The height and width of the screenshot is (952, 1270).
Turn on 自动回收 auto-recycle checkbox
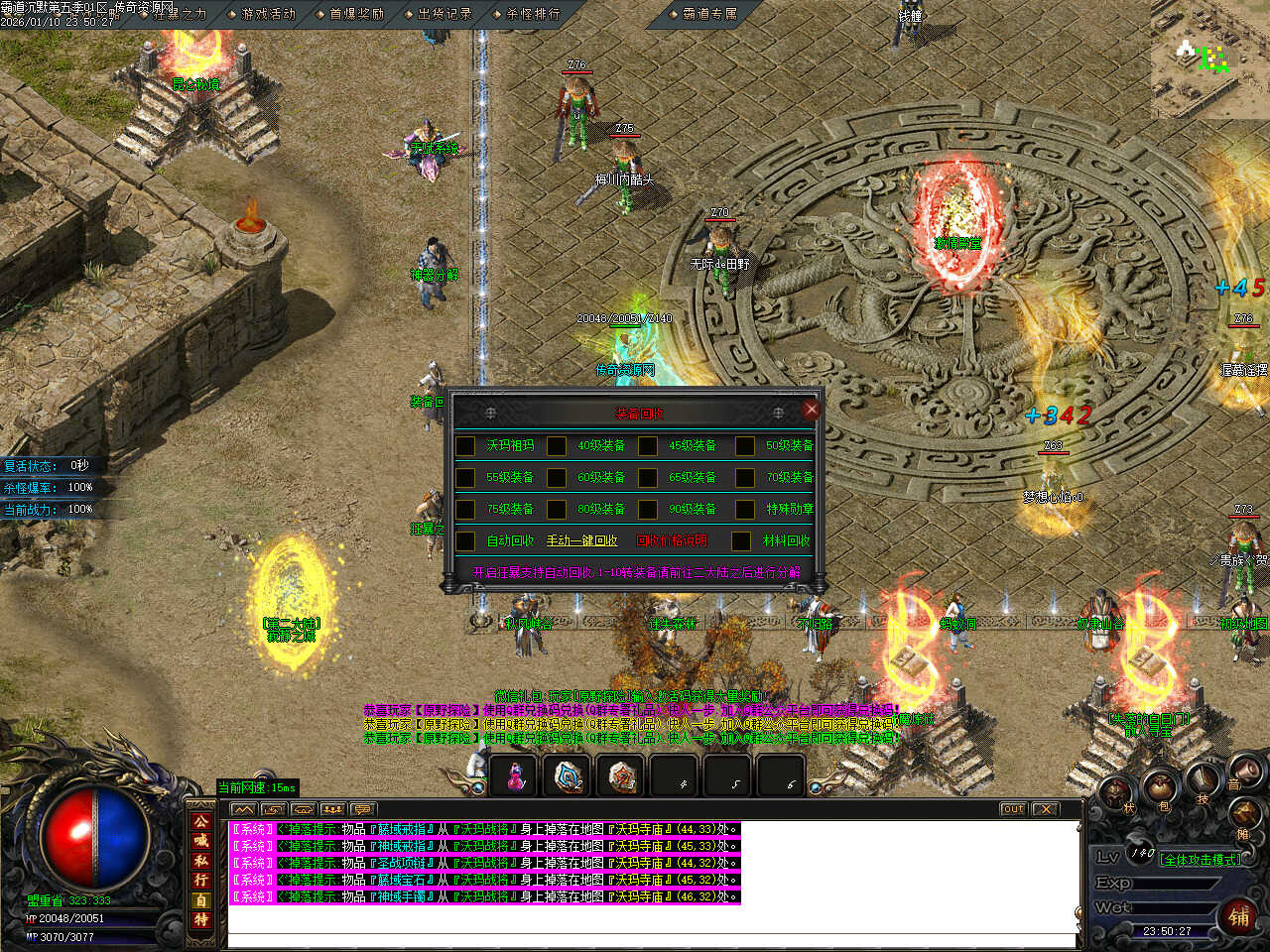pyautogui.click(x=465, y=541)
